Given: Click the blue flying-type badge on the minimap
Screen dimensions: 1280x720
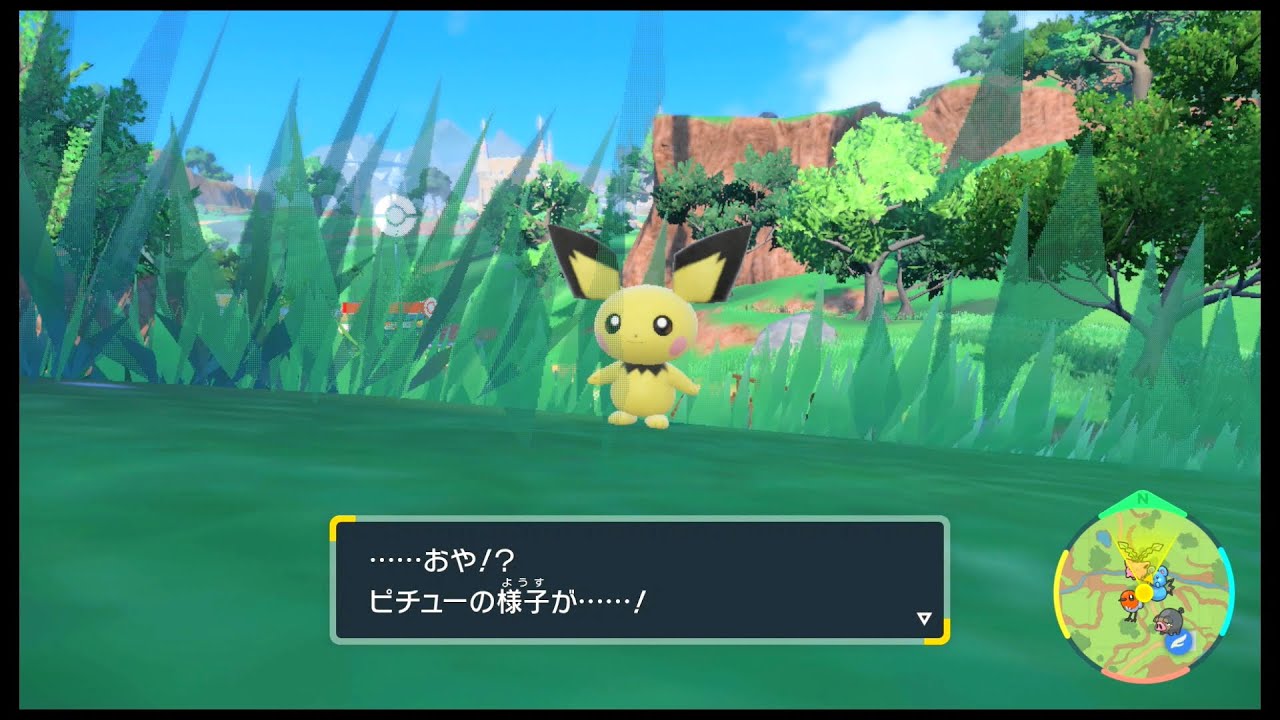Looking at the screenshot, I should 1180,642.
